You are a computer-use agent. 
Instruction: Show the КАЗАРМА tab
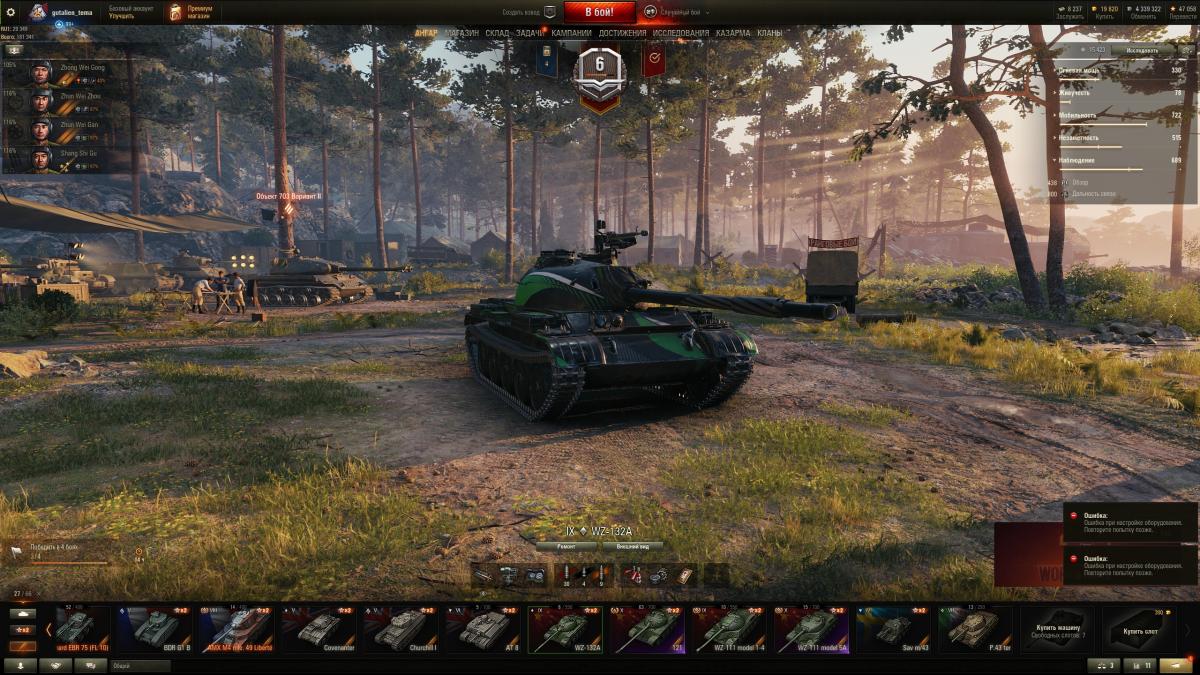[x=733, y=33]
